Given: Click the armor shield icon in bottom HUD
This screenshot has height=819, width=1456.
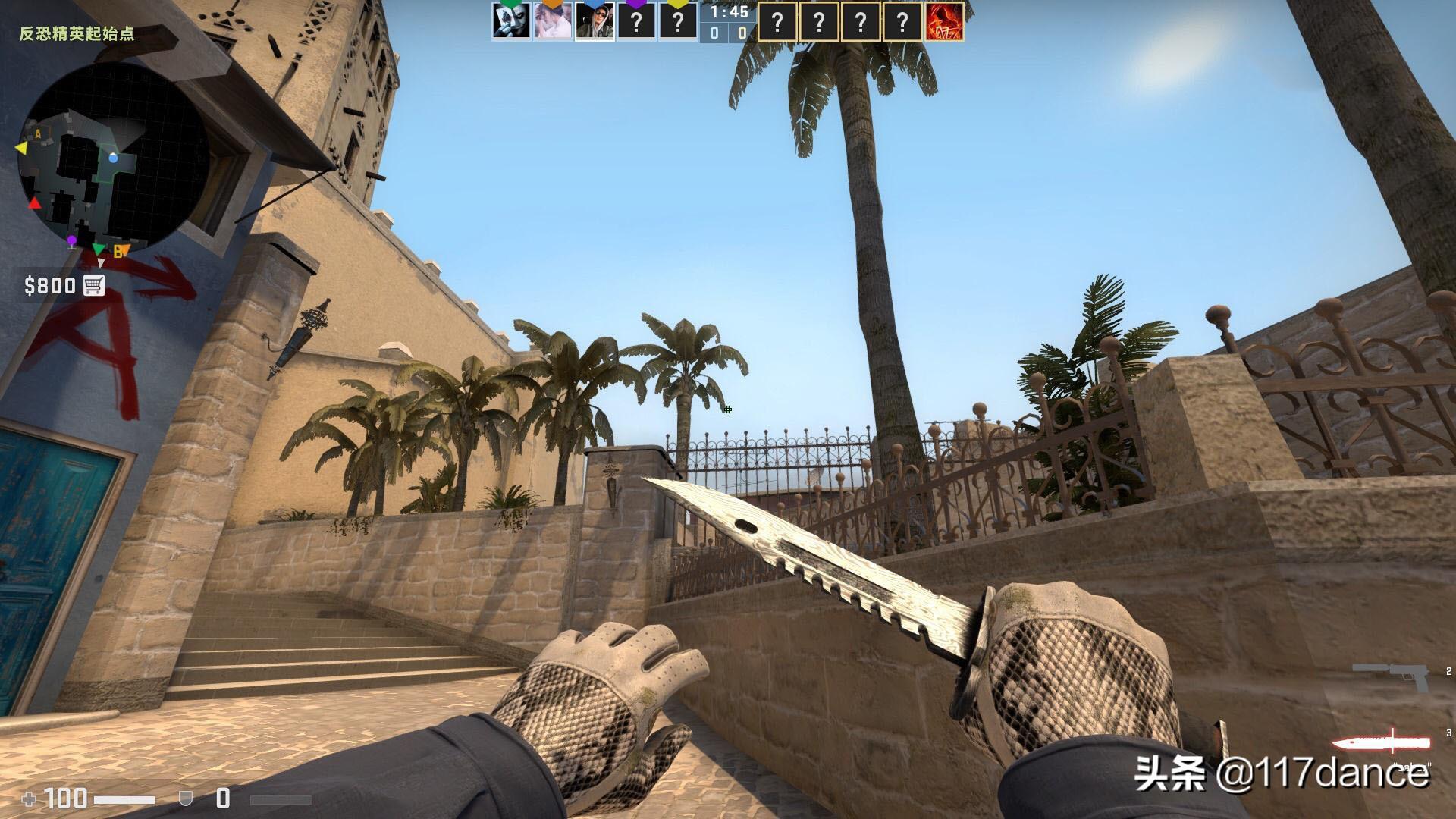Looking at the screenshot, I should pos(184,798).
